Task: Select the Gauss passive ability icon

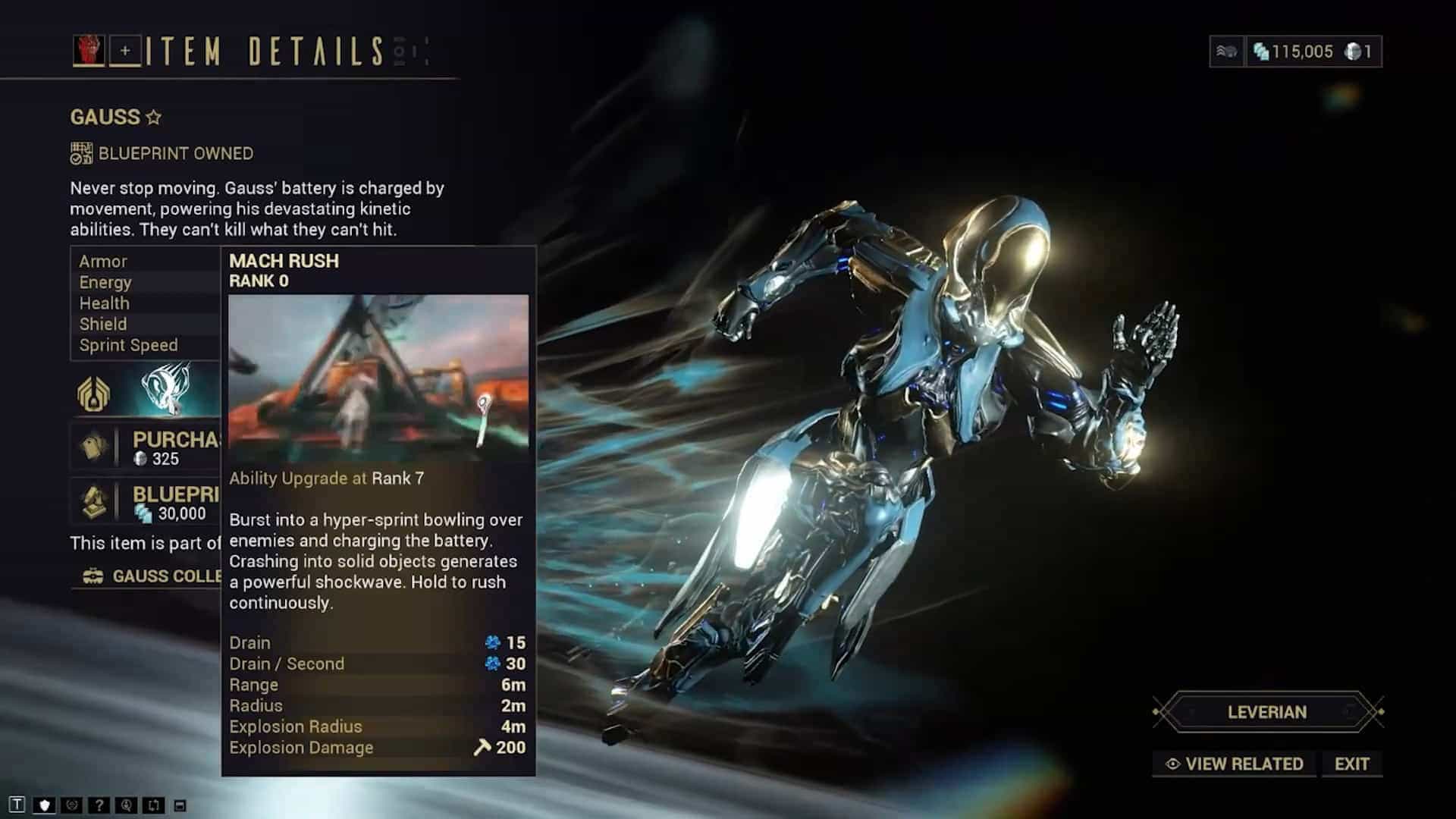Action: pos(93,393)
